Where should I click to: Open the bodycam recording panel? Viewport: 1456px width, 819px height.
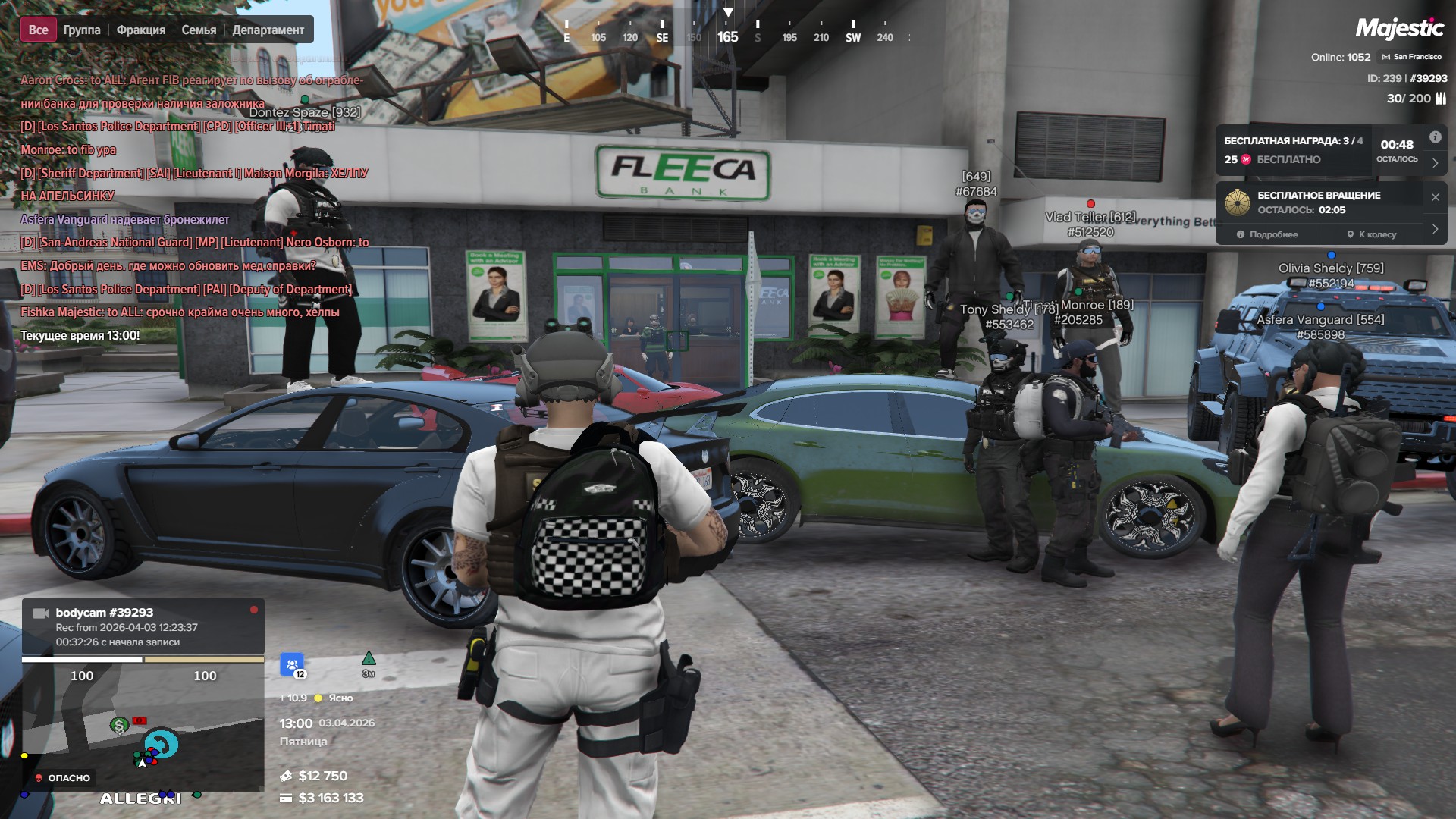pyautogui.click(x=143, y=626)
